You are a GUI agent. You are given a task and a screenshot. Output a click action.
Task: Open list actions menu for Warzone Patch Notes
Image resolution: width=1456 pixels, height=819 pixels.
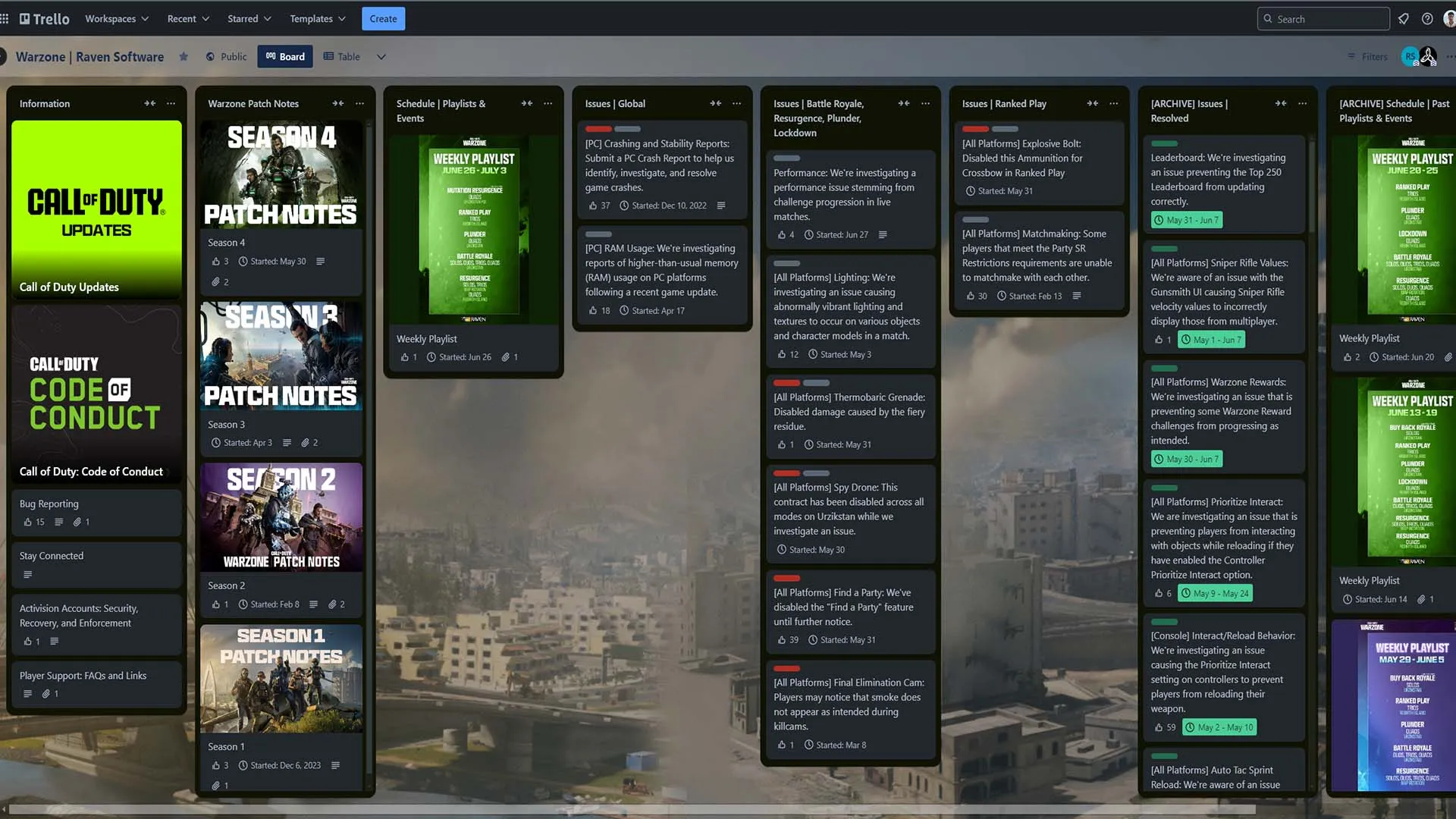click(x=359, y=103)
